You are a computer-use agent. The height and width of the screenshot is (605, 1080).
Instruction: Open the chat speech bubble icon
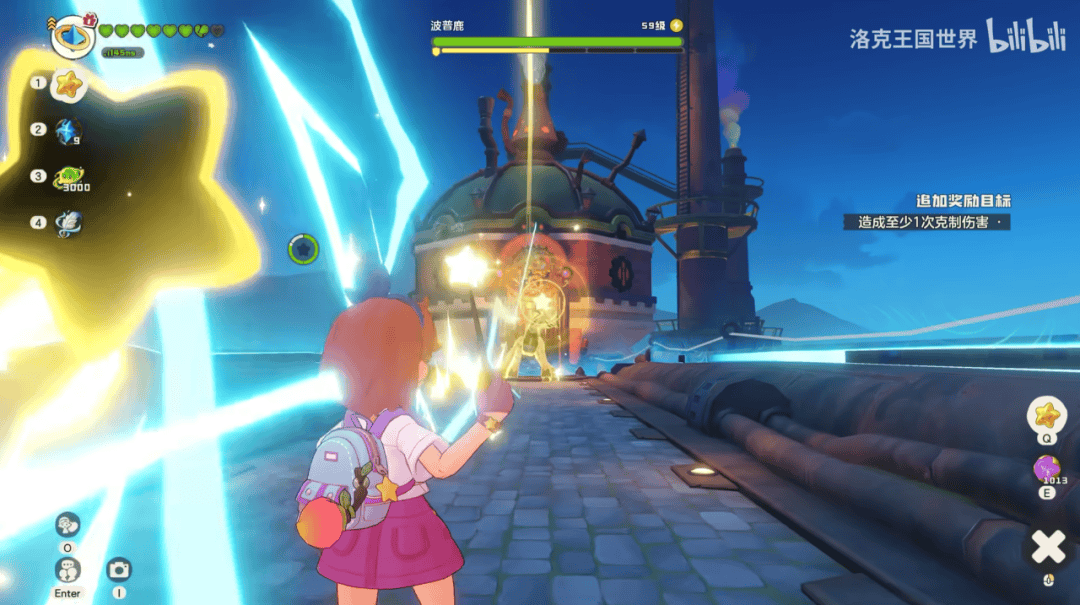click(68, 570)
